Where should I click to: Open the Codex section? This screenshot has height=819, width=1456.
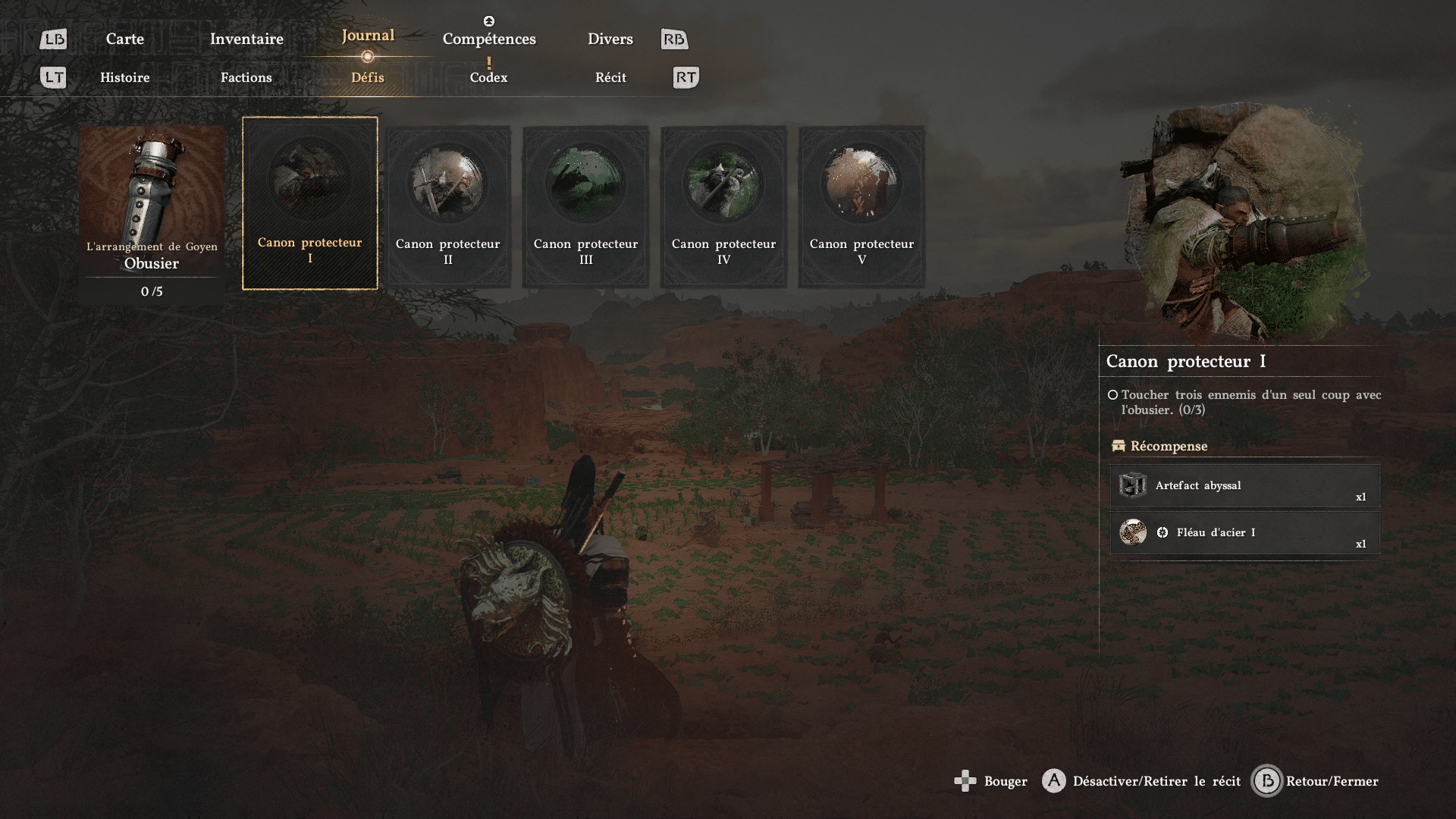coord(488,77)
